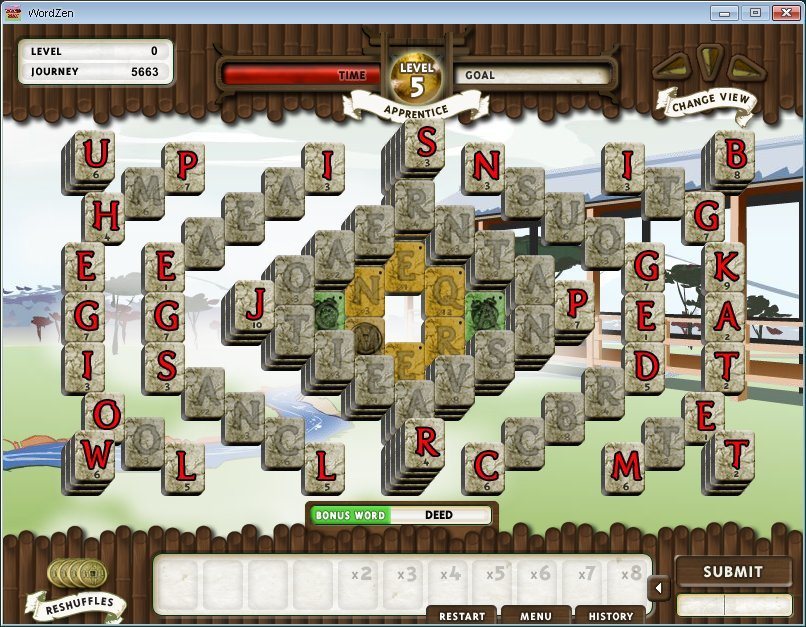
Task: Submit the current word
Action: coord(732,572)
